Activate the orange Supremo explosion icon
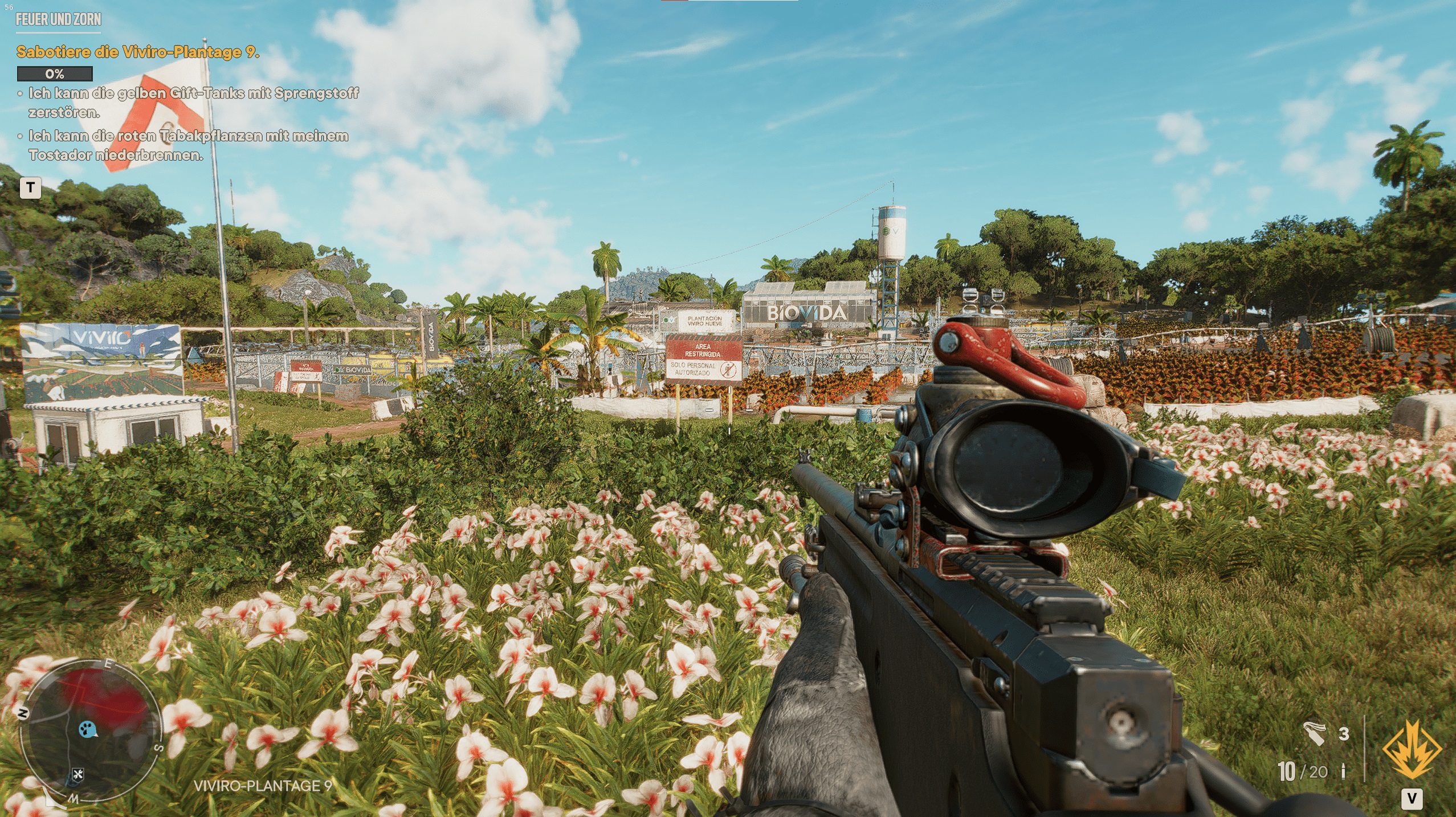This screenshot has width=1456, height=817. pyautogui.click(x=1412, y=751)
